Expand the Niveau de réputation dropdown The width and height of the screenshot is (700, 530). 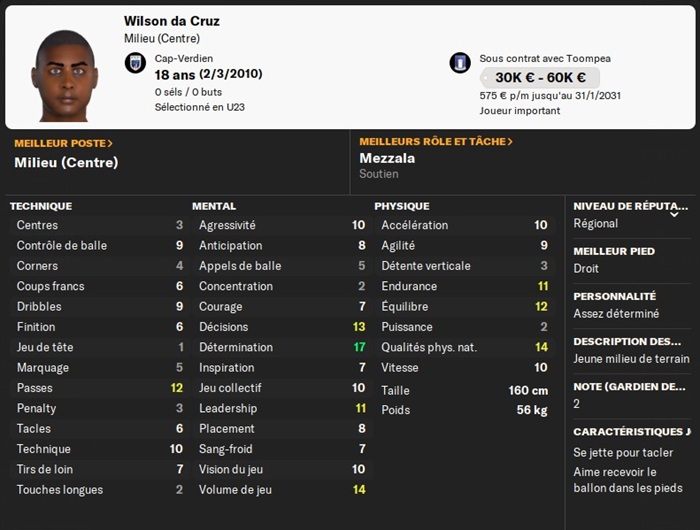tap(674, 212)
